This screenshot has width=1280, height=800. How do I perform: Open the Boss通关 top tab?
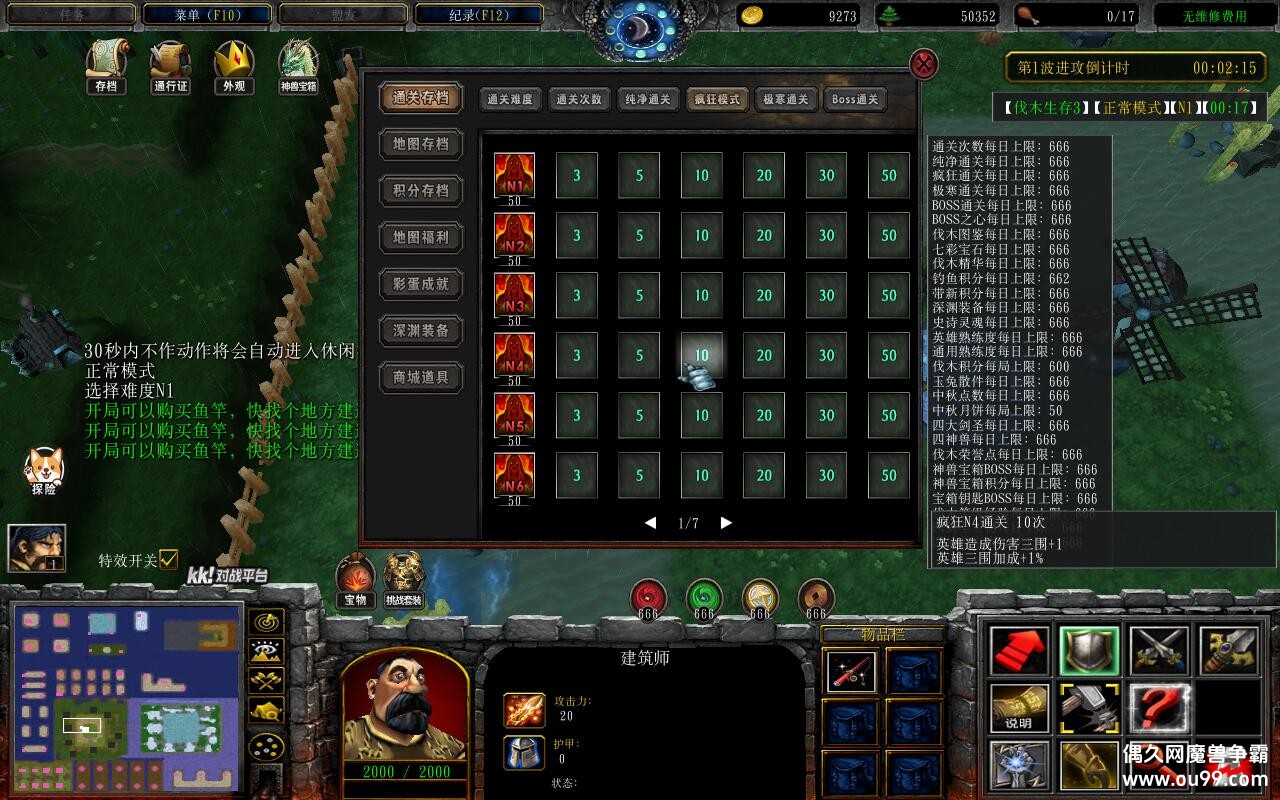click(855, 99)
